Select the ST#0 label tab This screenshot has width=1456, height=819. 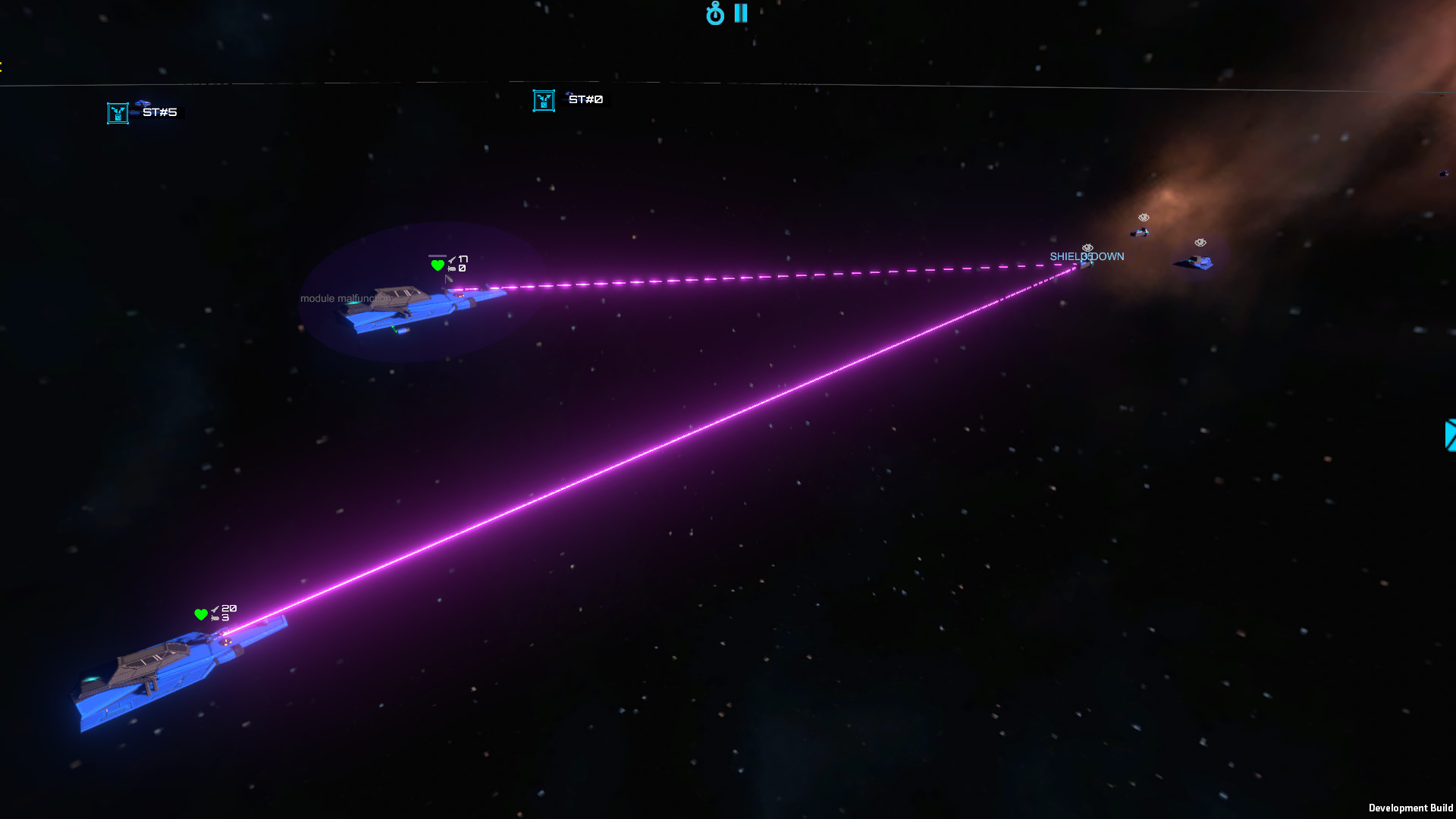585,99
